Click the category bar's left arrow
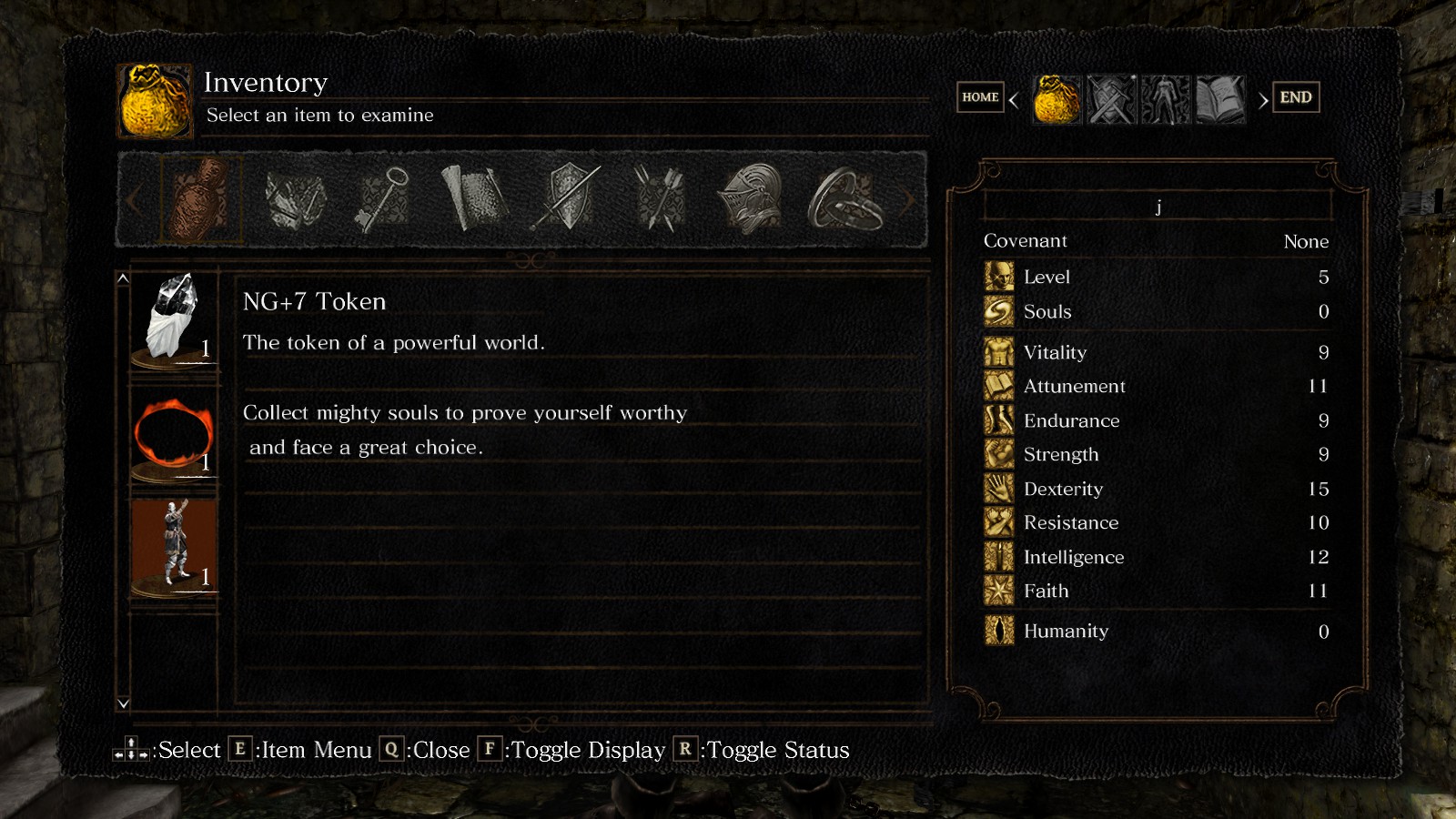Image resolution: width=1456 pixels, height=819 pixels. coord(135,200)
